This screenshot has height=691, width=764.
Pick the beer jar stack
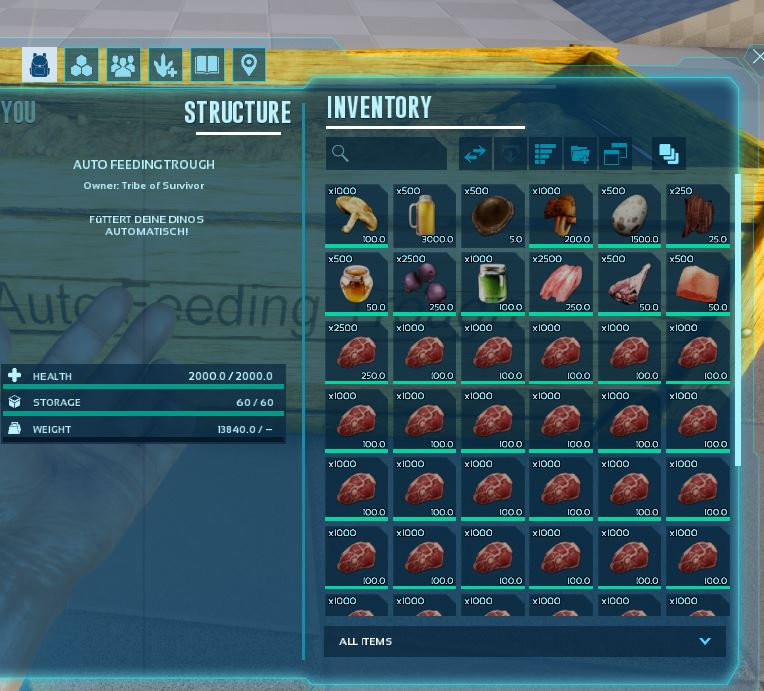coord(424,216)
